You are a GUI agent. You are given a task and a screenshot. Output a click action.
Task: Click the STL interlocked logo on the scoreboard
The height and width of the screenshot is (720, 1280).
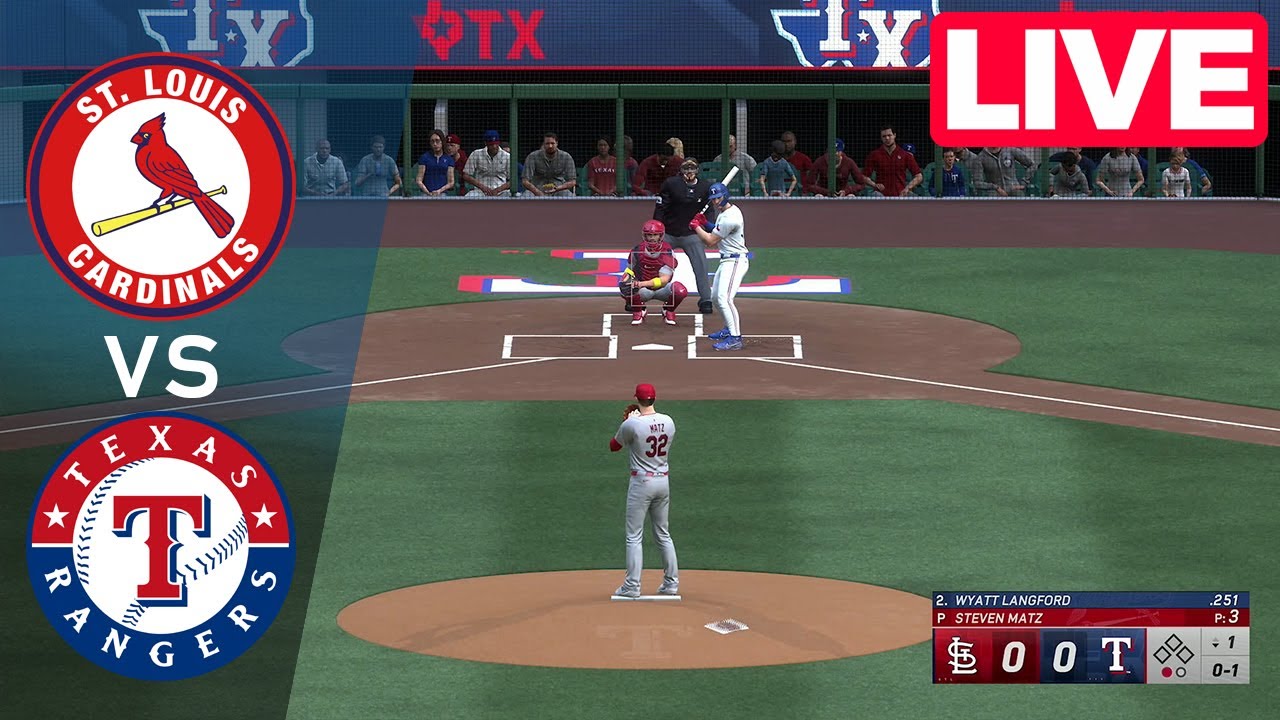coord(962,655)
